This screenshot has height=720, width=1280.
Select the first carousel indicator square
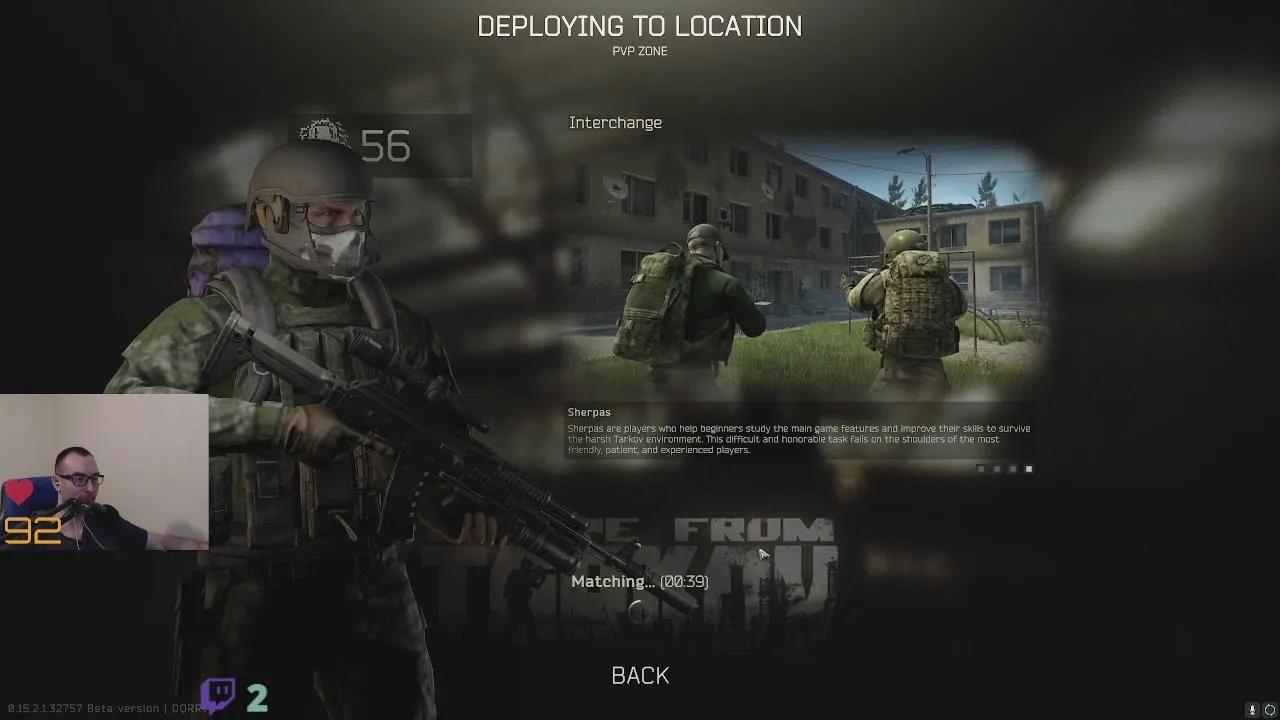click(981, 468)
